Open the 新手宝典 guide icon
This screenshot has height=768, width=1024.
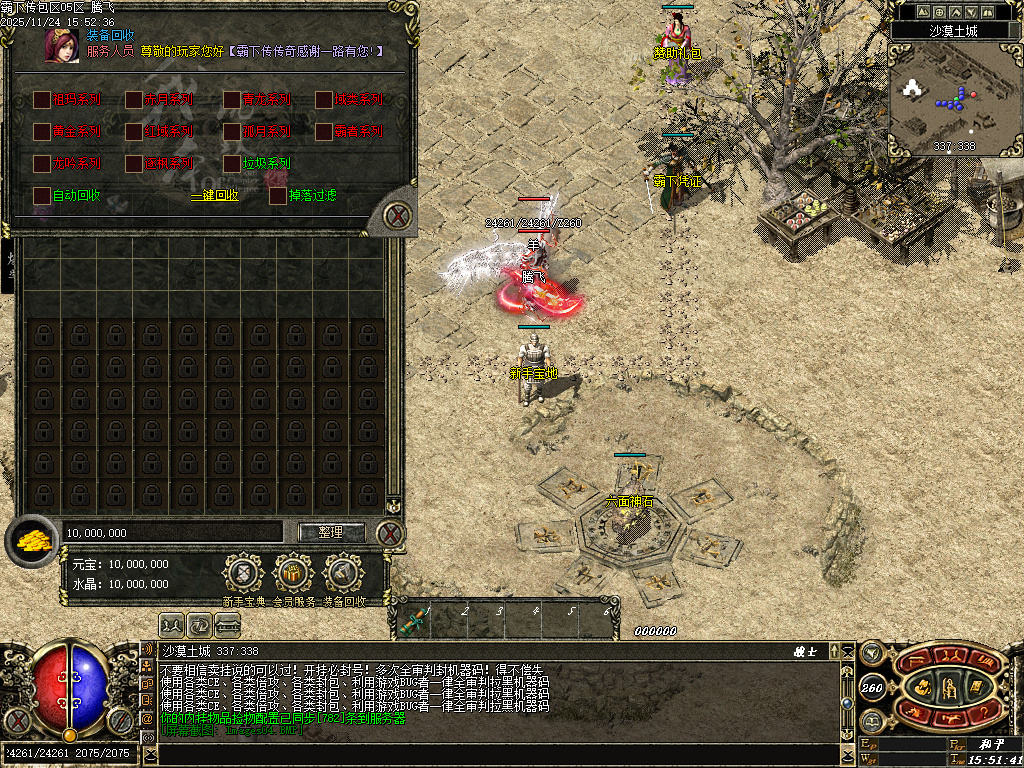tap(243, 574)
